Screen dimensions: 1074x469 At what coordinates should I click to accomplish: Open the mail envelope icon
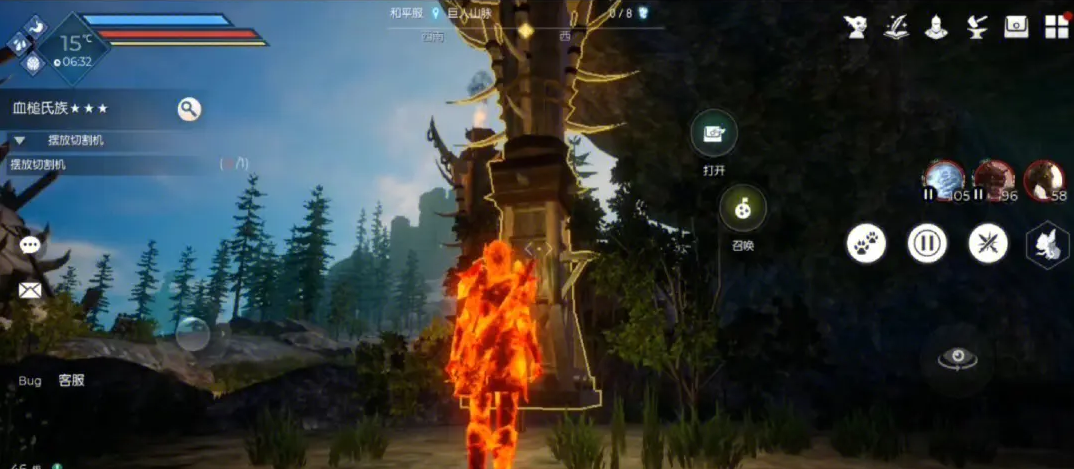(x=30, y=290)
